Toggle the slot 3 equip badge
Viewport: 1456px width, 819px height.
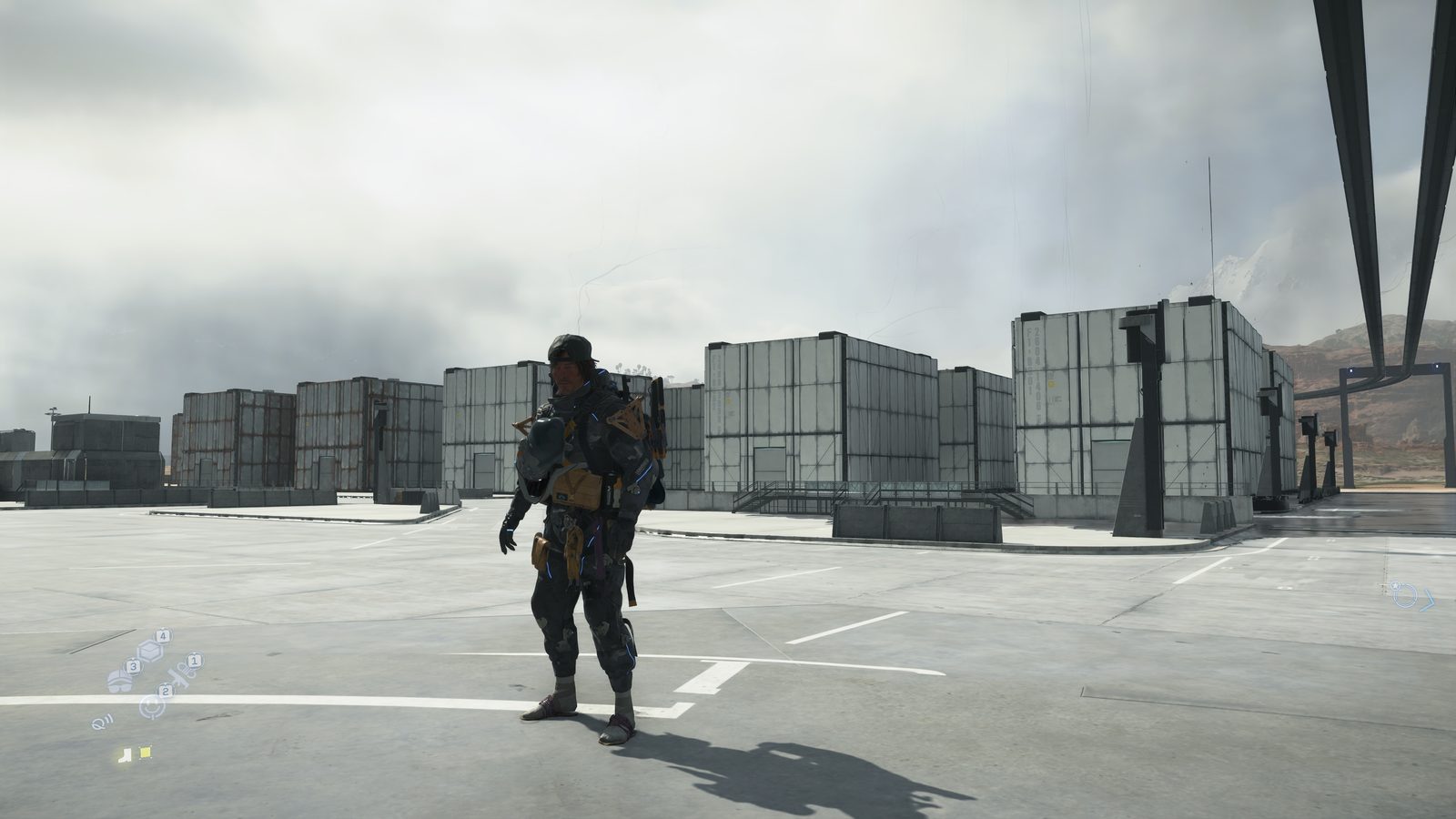(134, 666)
